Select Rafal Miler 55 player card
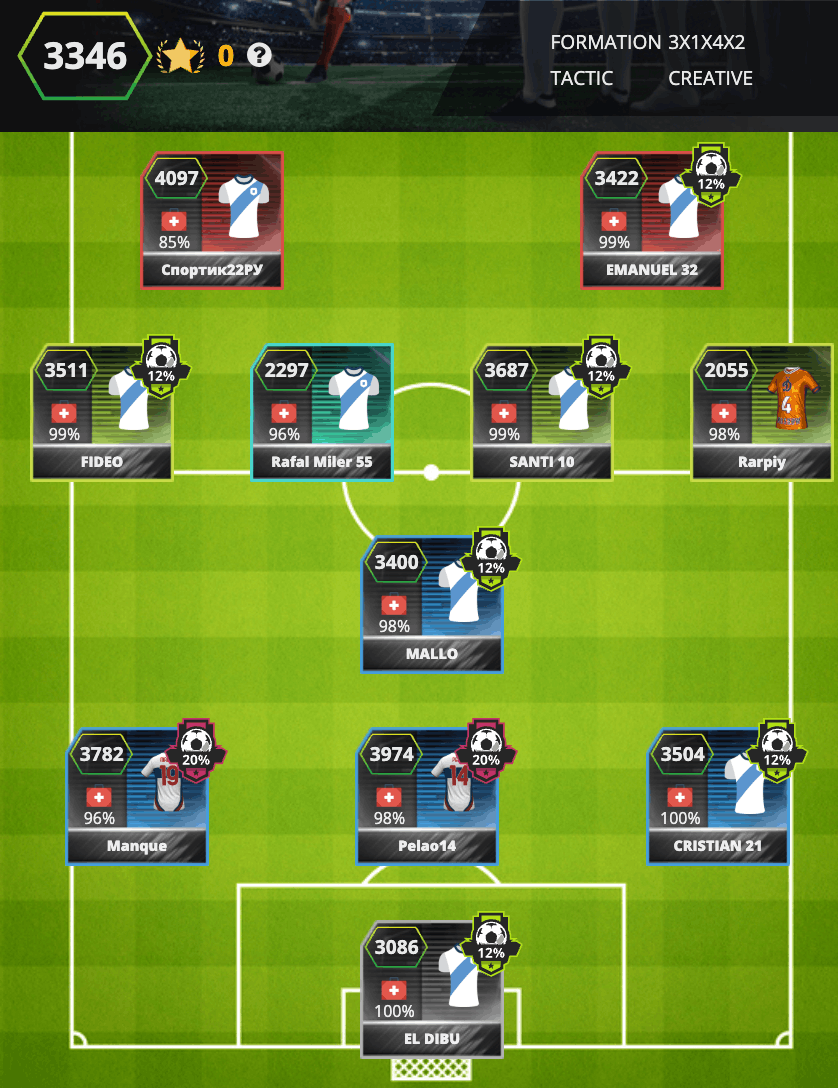838x1088 pixels. click(x=322, y=412)
